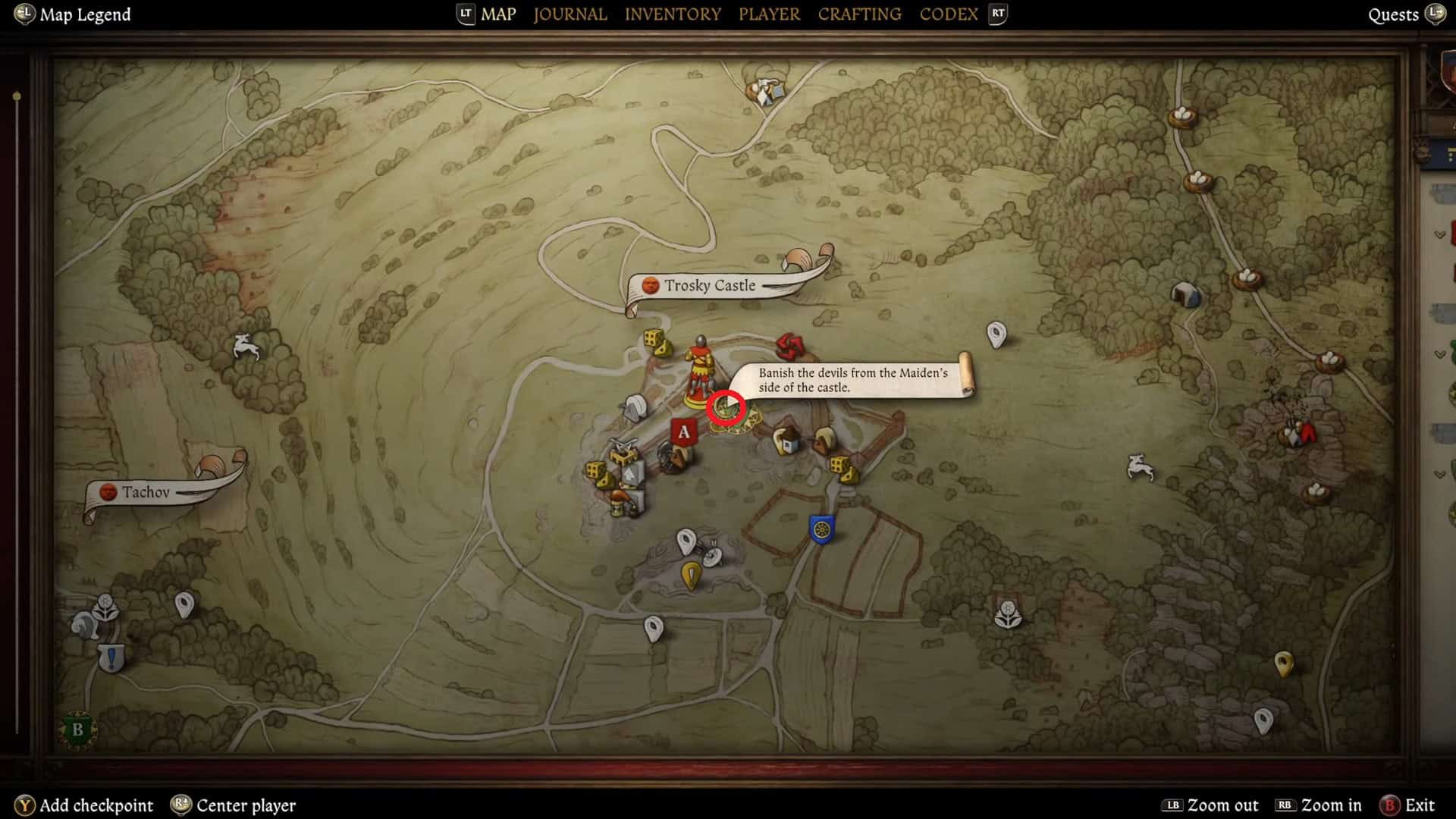Select the Map tab
1456x819 pixels.
pos(498,14)
